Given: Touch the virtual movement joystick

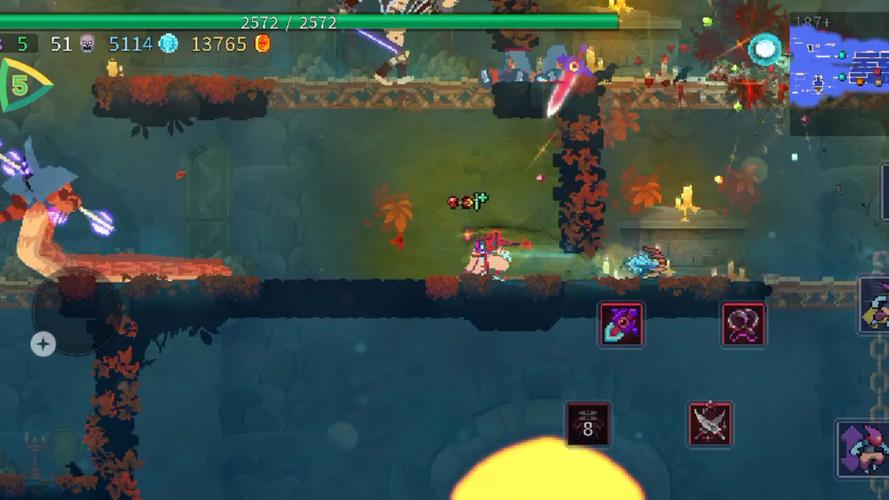Looking at the screenshot, I should tap(76, 312).
